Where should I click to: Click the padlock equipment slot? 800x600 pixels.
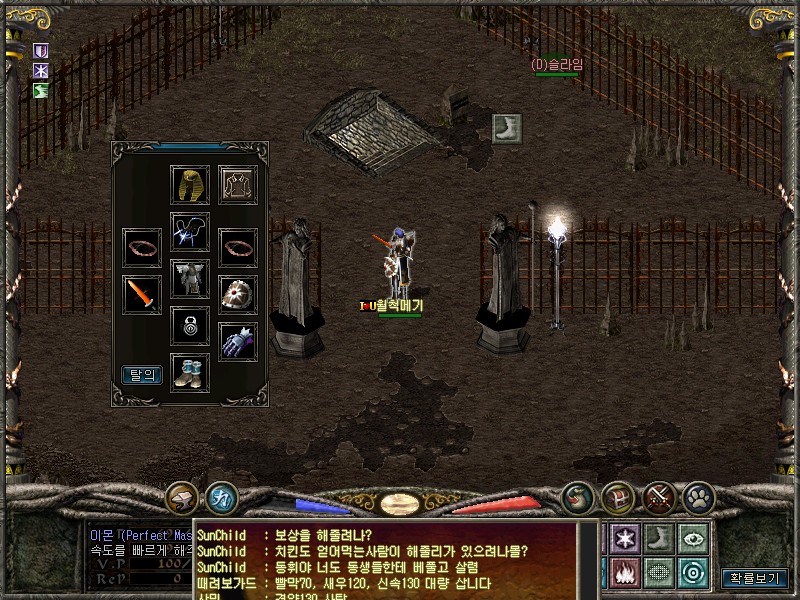(190, 325)
